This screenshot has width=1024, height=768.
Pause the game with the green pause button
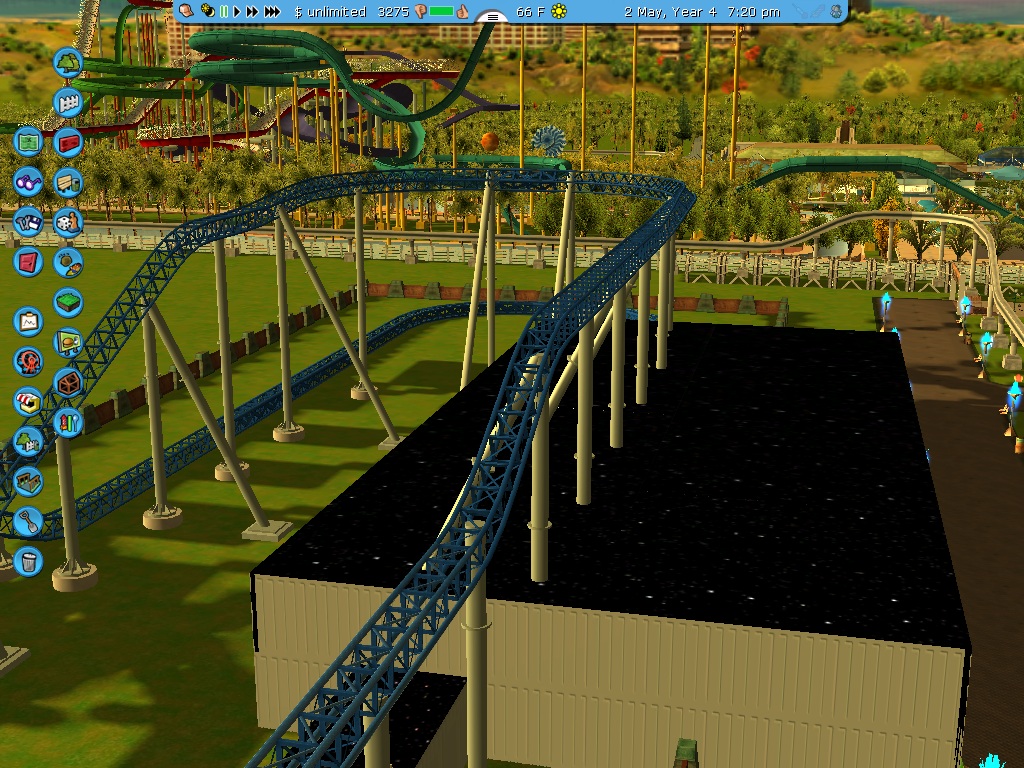(225, 11)
